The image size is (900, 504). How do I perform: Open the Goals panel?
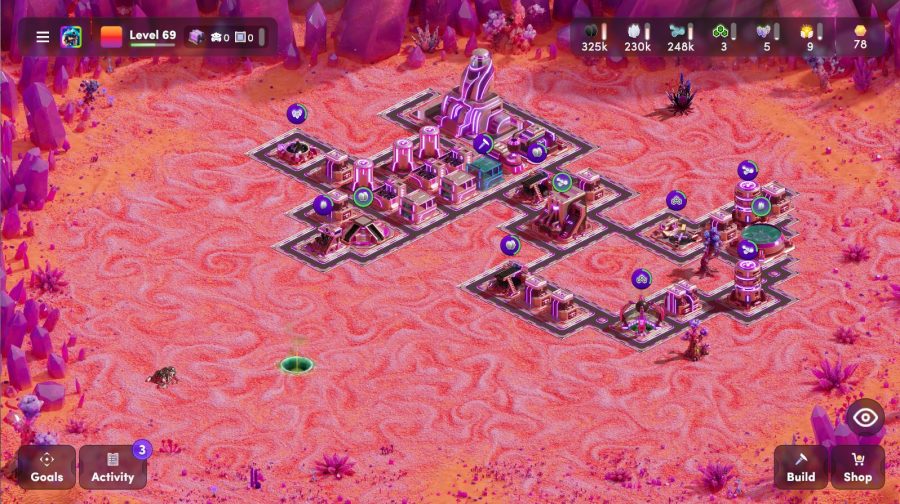coord(46,467)
